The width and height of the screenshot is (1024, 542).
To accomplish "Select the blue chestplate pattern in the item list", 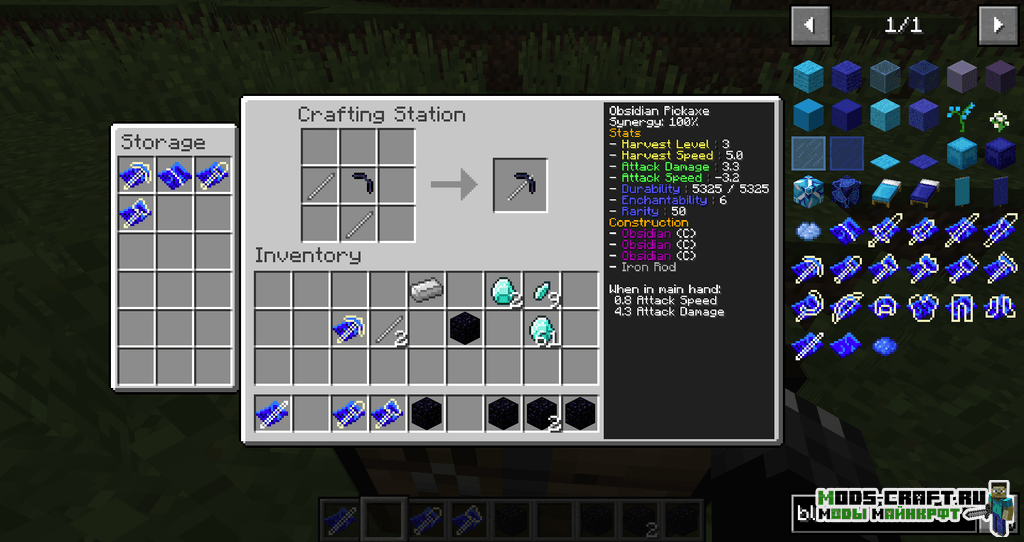I will [x=923, y=306].
